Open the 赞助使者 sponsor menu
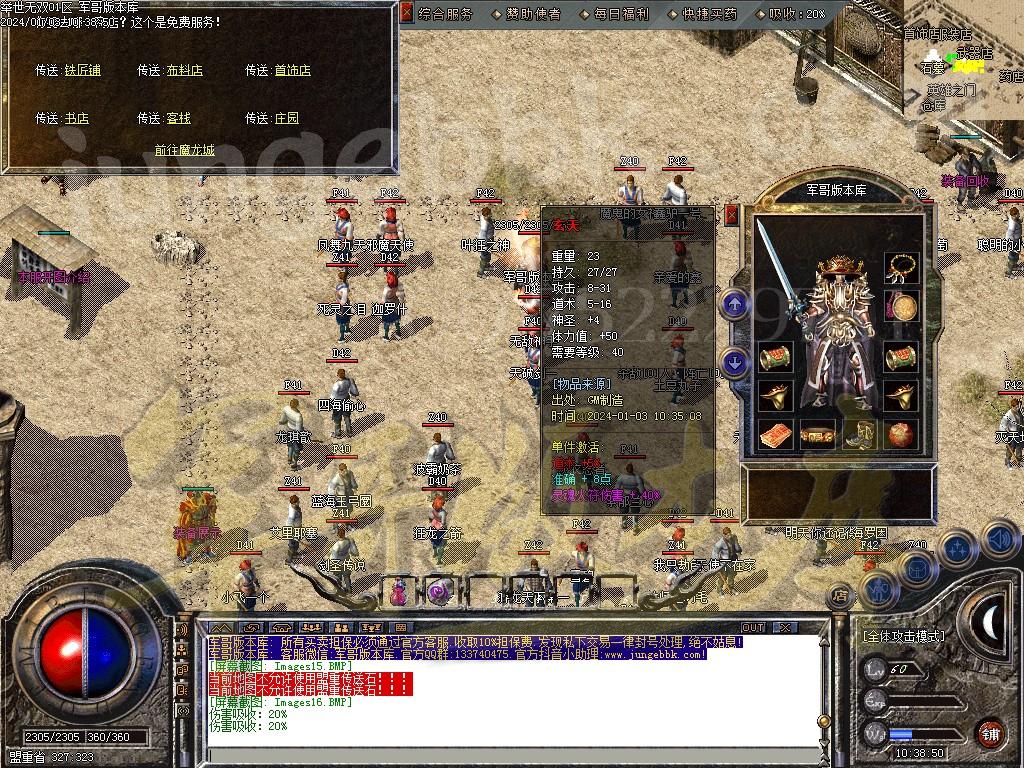This screenshot has width=1024, height=768. pos(532,14)
